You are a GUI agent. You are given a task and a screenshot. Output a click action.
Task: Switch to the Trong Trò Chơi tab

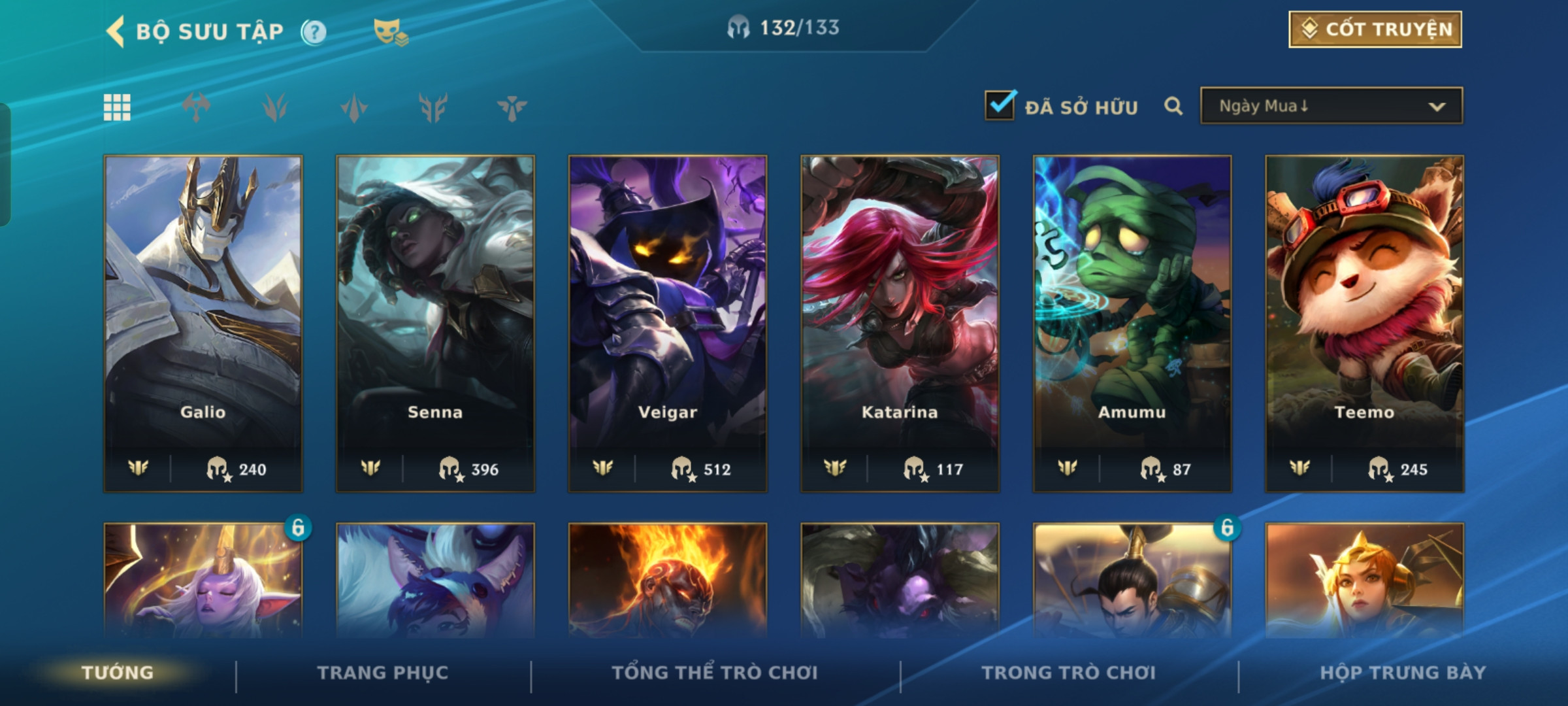tap(1069, 673)
